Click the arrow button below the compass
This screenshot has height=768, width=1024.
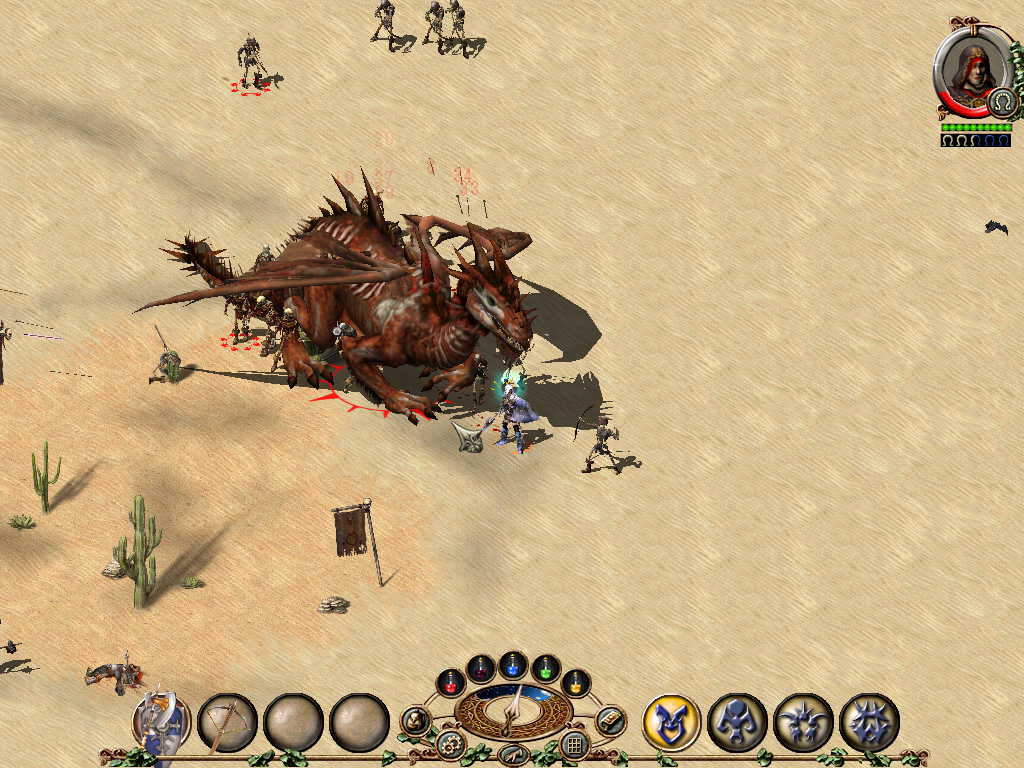point(513,754)
